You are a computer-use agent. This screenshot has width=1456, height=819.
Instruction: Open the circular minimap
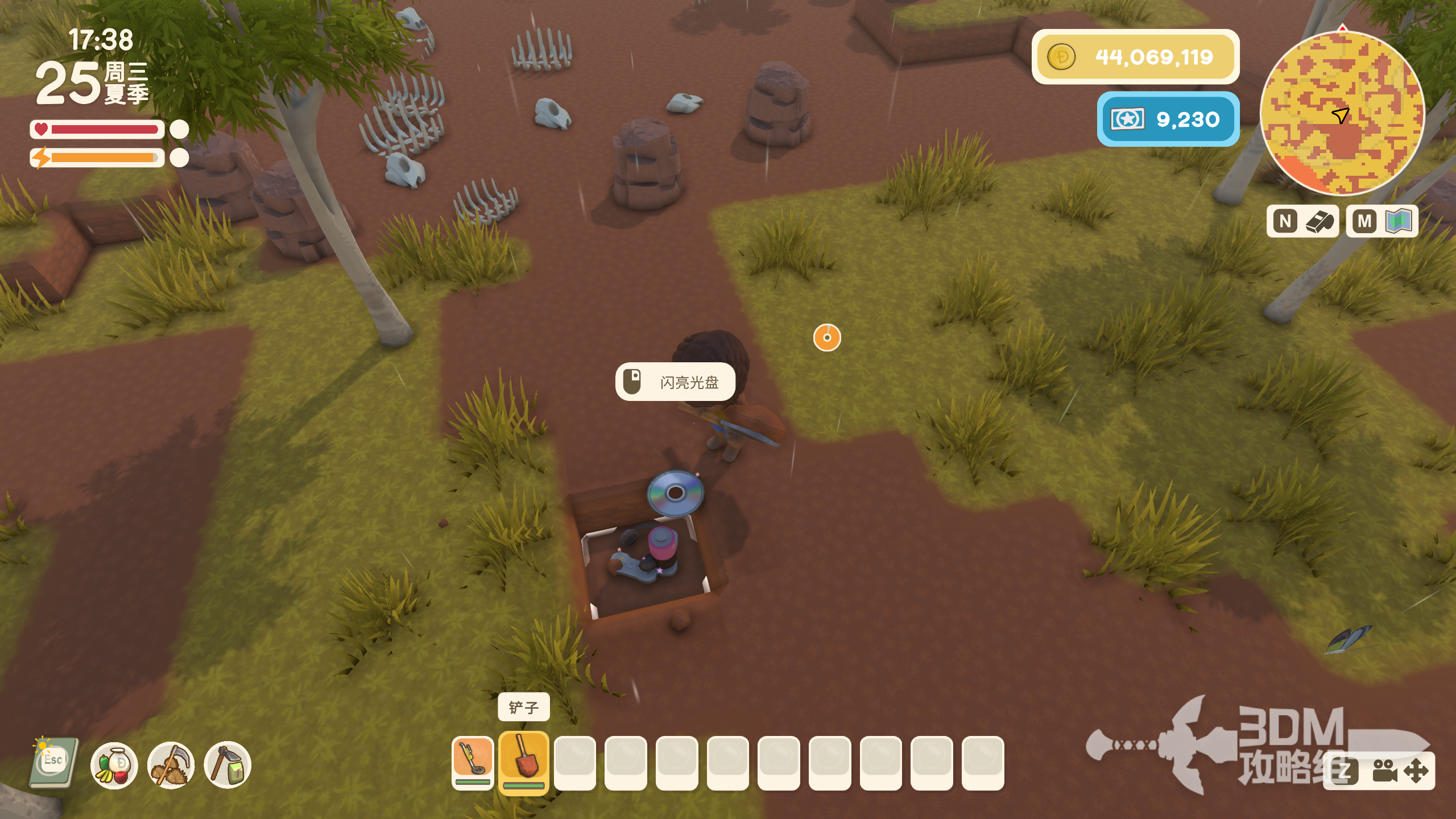pyautogui.click(x=1342, y=113)
